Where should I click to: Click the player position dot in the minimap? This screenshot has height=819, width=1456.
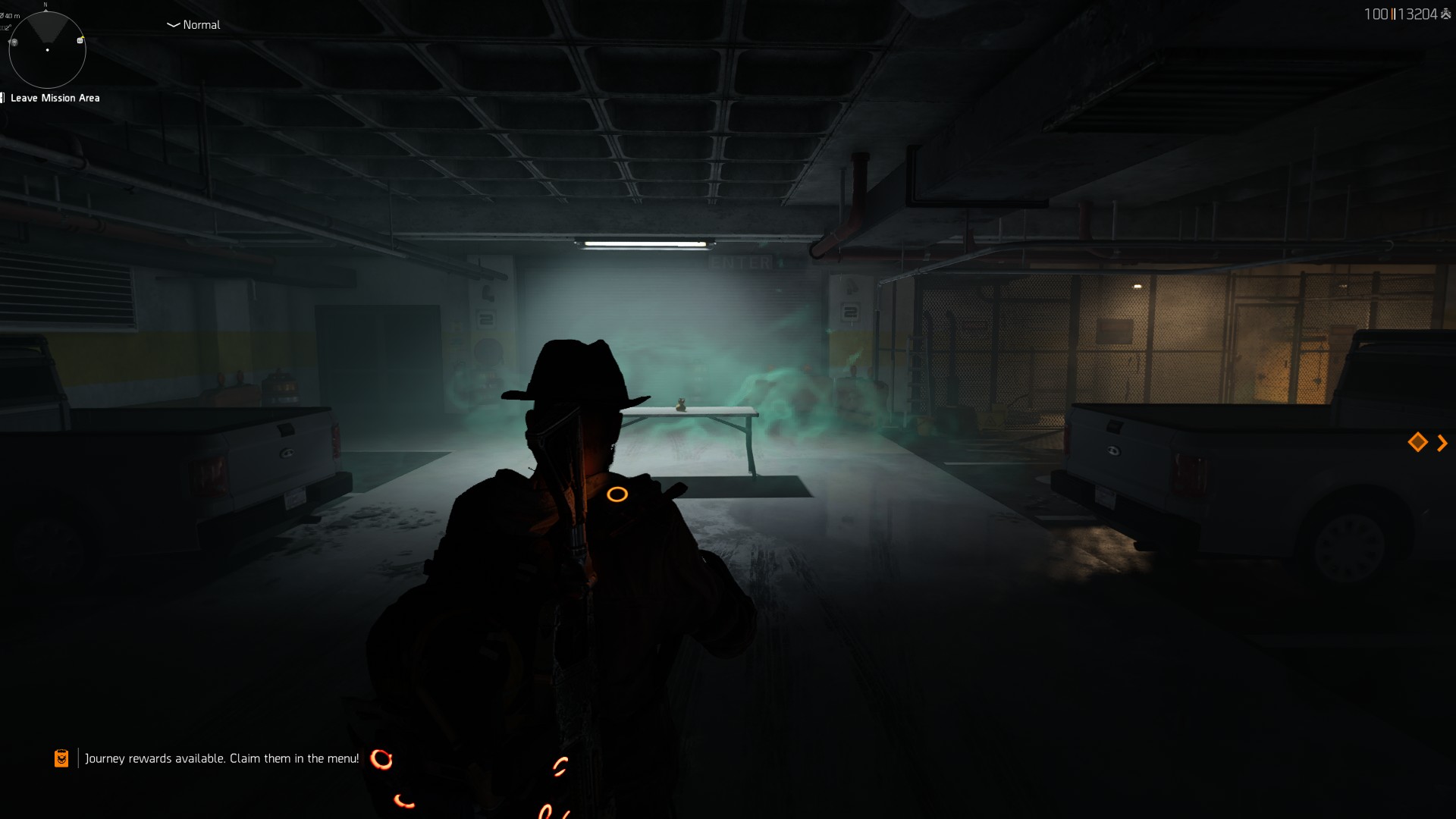point(48,50)
